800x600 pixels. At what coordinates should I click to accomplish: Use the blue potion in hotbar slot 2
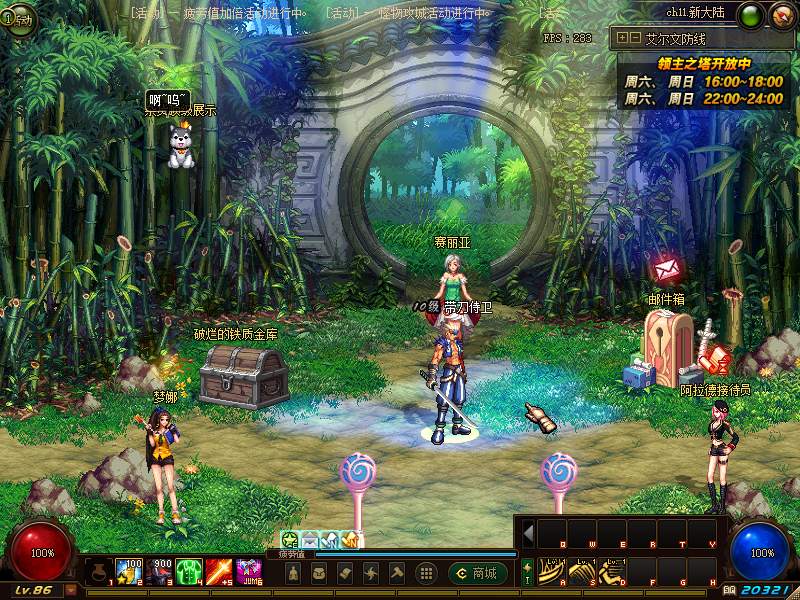coord(128,572)
